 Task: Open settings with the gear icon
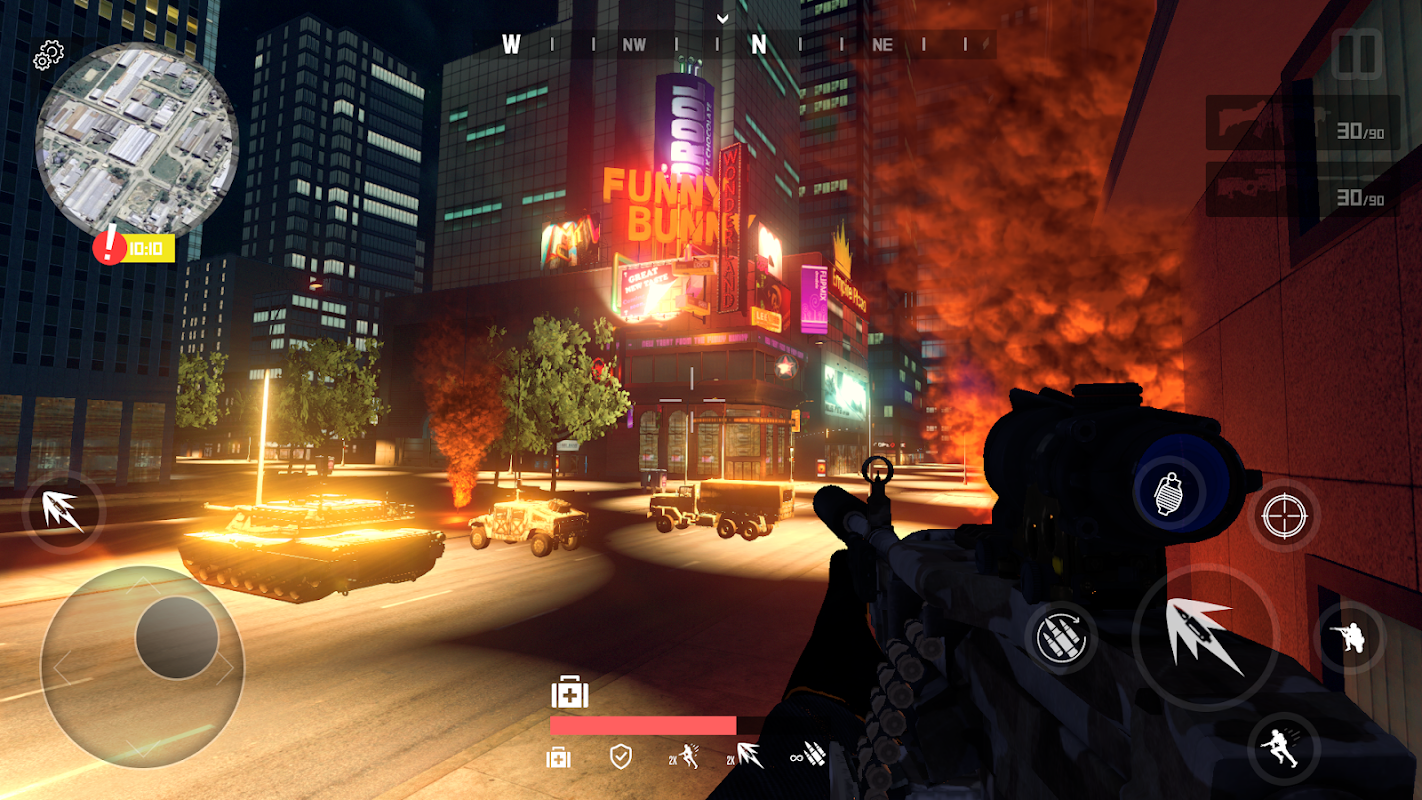48,56
